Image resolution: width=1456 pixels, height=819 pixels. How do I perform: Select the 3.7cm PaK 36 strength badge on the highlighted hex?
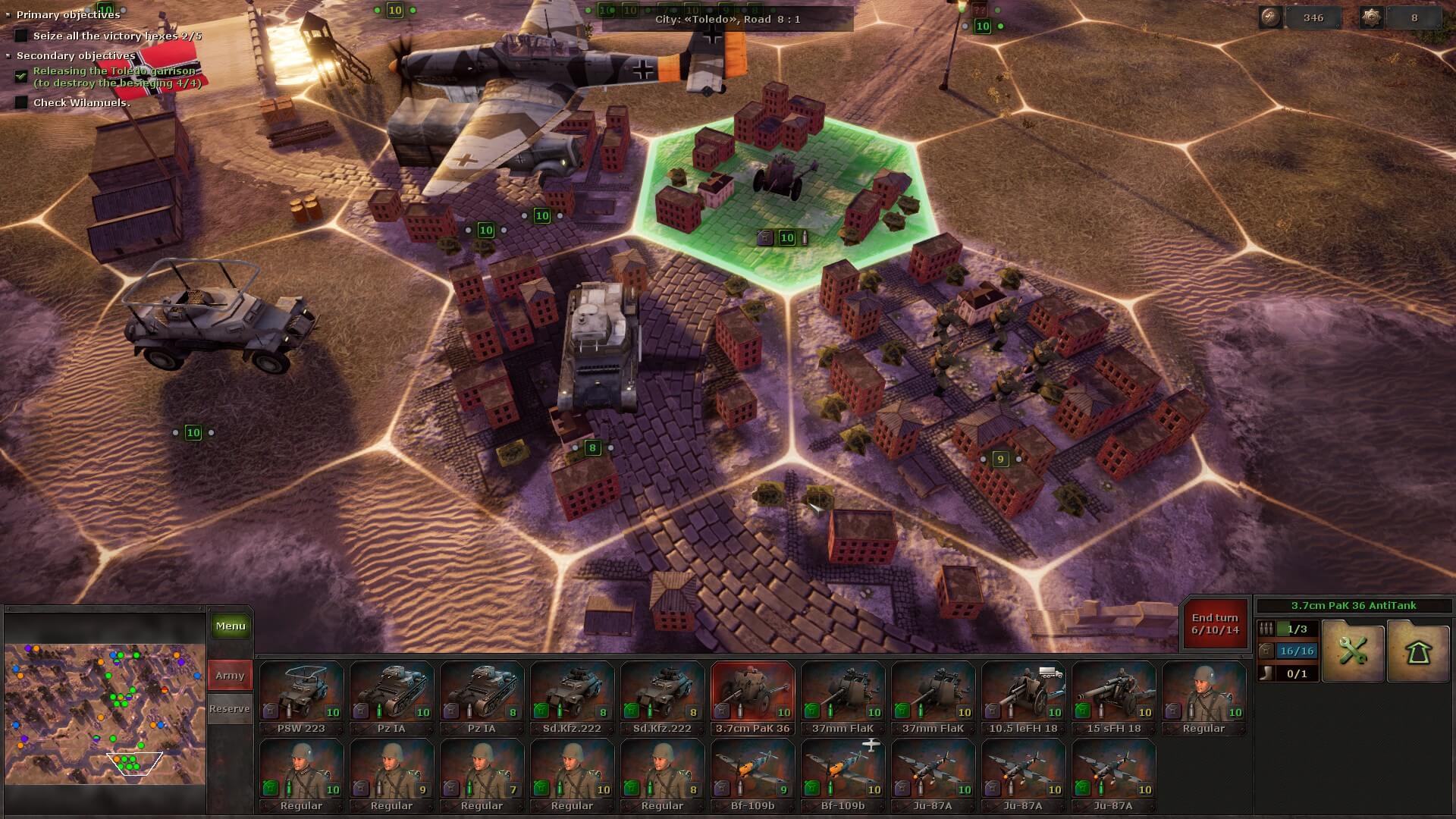pos(787,238)
